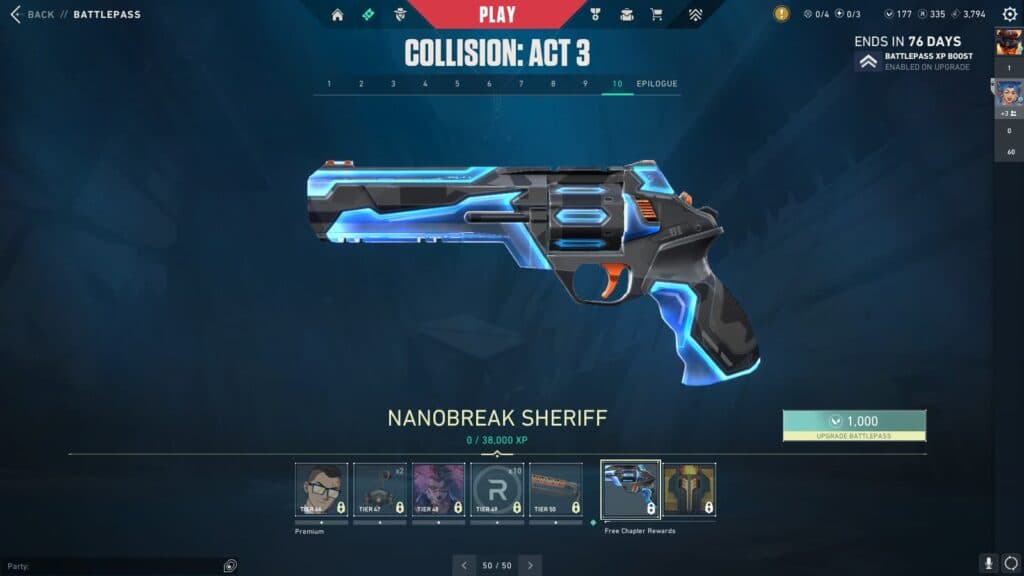The width and height of the screenshot is (1024, 576).
Task: Select the Nanobreak Sheriff free chapter reward
Action: point(631,489)
